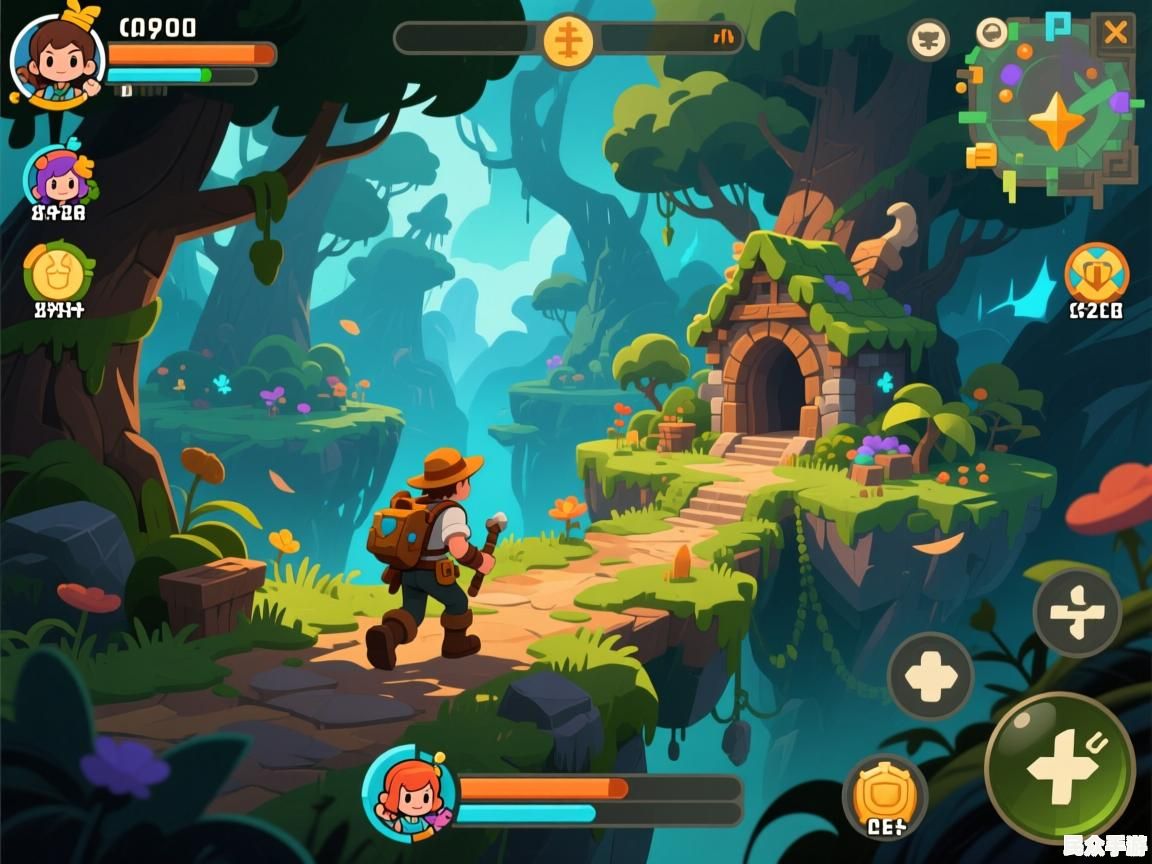Activate the orange shield badge under the minimap
This screenshot has height=864, width=1152.
coord(1096,272)
